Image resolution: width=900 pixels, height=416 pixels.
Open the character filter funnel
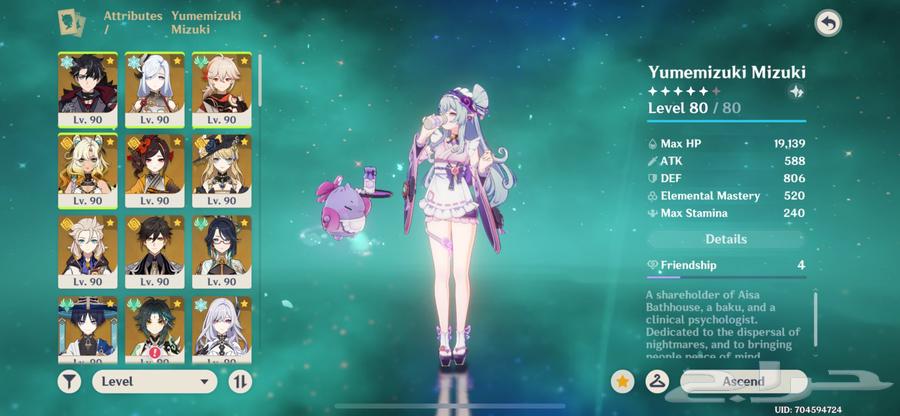[71, 381]
